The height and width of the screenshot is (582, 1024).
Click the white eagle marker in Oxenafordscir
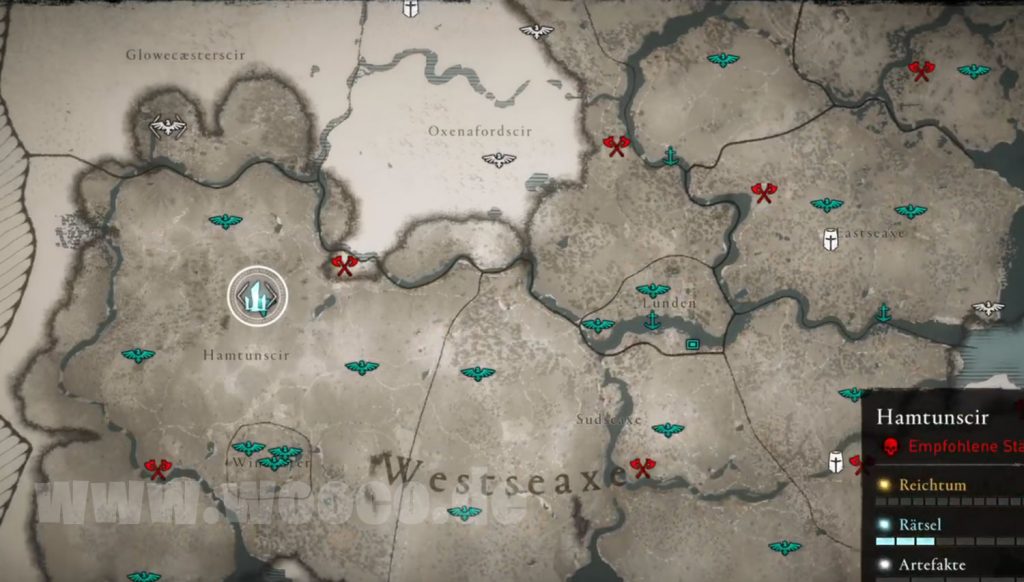coord(497,160)
